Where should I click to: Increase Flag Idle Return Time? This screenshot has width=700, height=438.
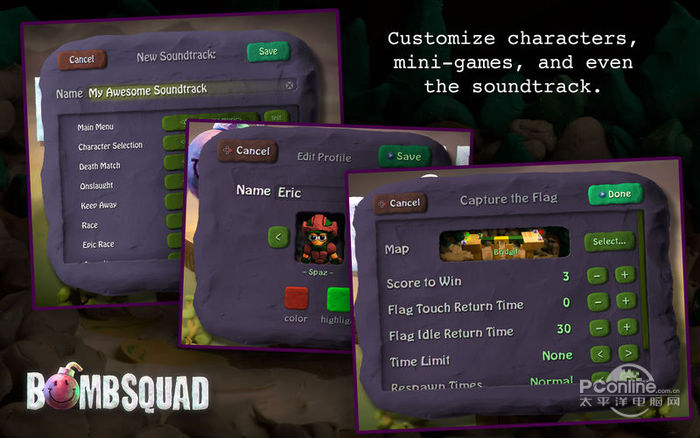626,327
